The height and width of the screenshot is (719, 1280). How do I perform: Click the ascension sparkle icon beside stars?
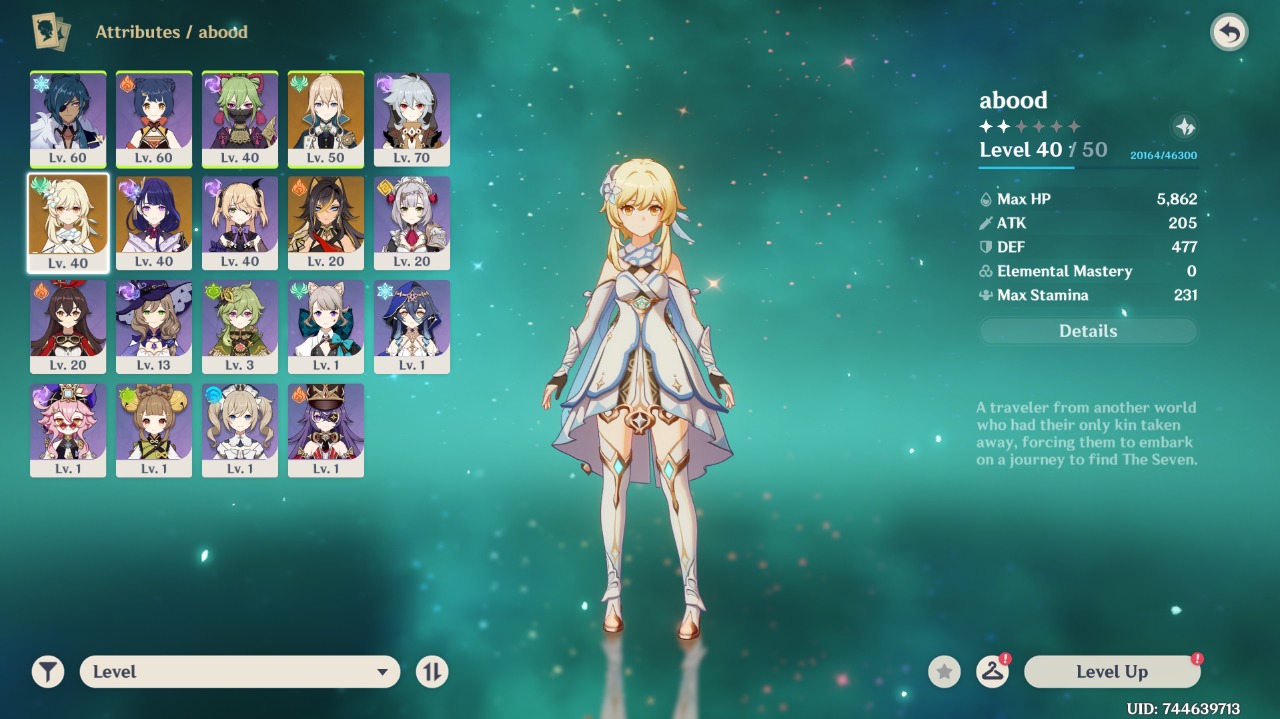click(1184, 127)
